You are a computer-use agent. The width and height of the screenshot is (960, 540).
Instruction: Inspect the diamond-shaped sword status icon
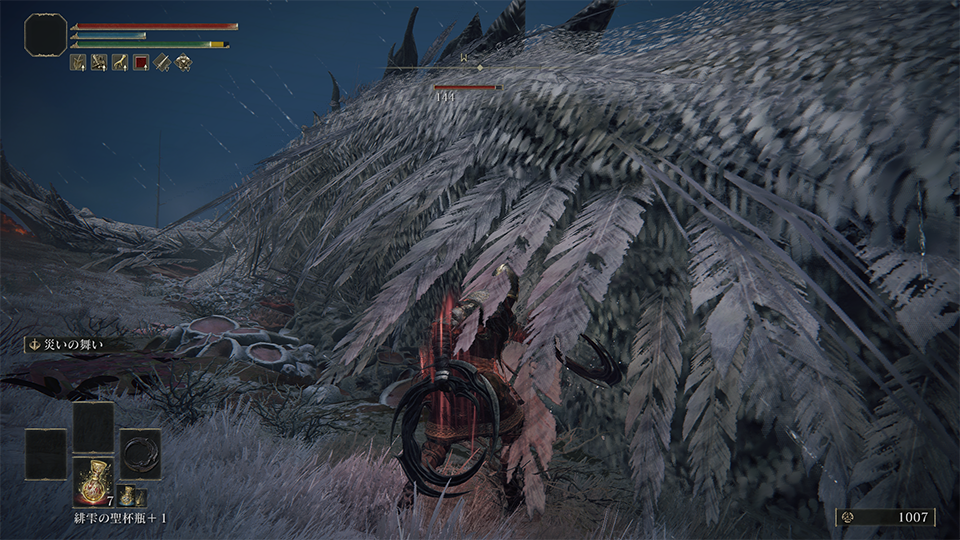[162, 62]
